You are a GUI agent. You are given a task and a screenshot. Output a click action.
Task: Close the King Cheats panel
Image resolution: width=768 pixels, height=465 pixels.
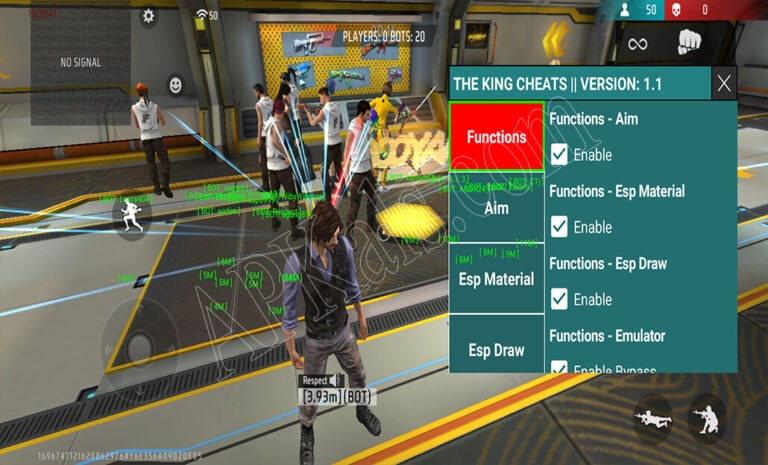point(724,83)
